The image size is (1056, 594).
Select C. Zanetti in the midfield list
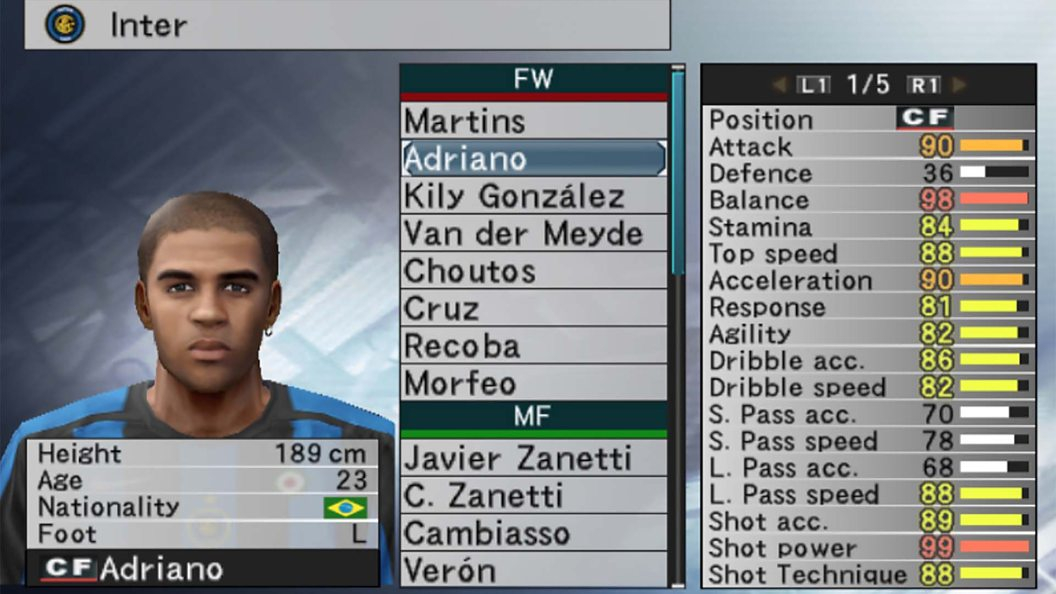[x=533, y=495]
